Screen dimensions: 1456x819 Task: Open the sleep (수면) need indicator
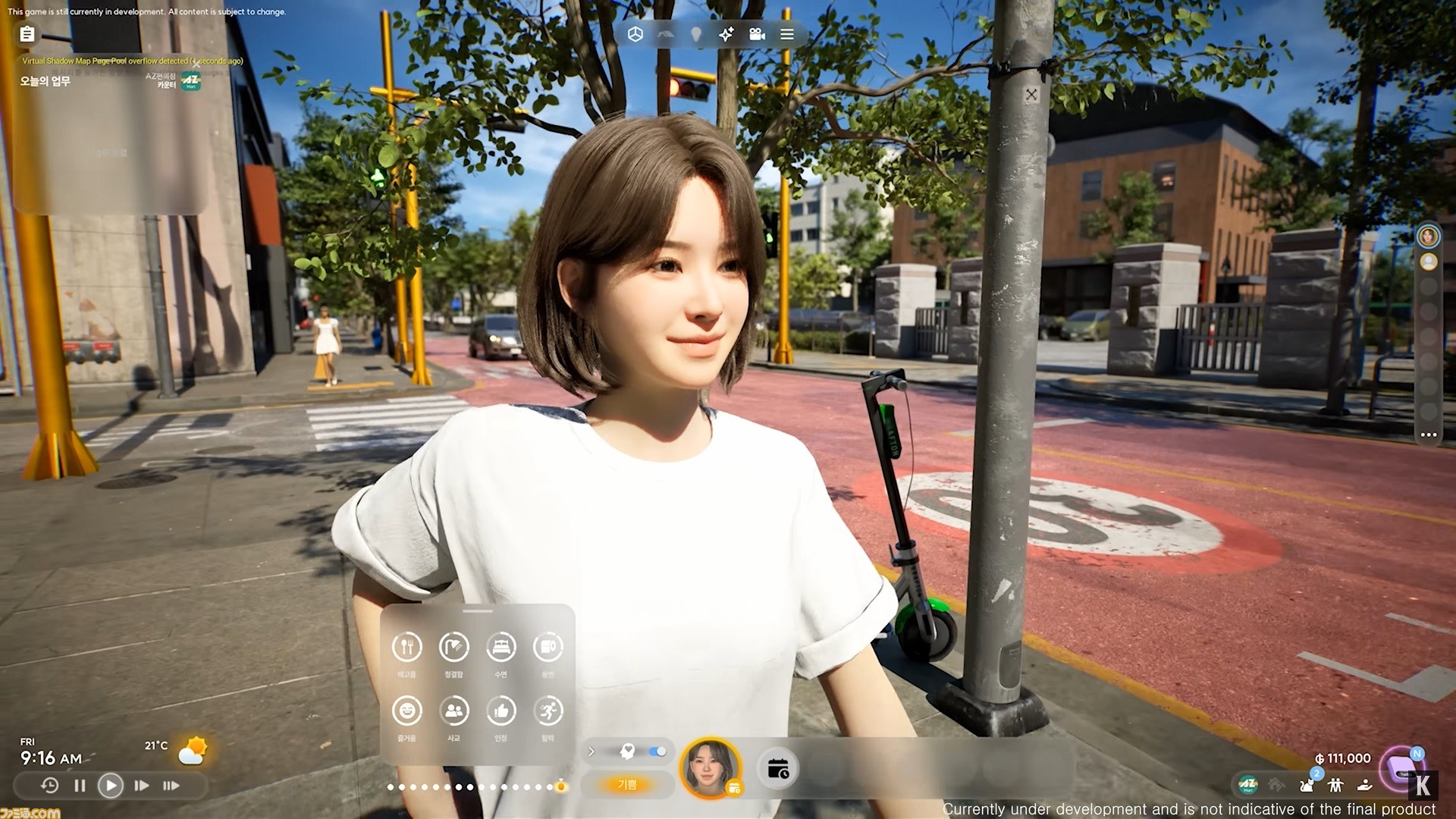[501, 648]
